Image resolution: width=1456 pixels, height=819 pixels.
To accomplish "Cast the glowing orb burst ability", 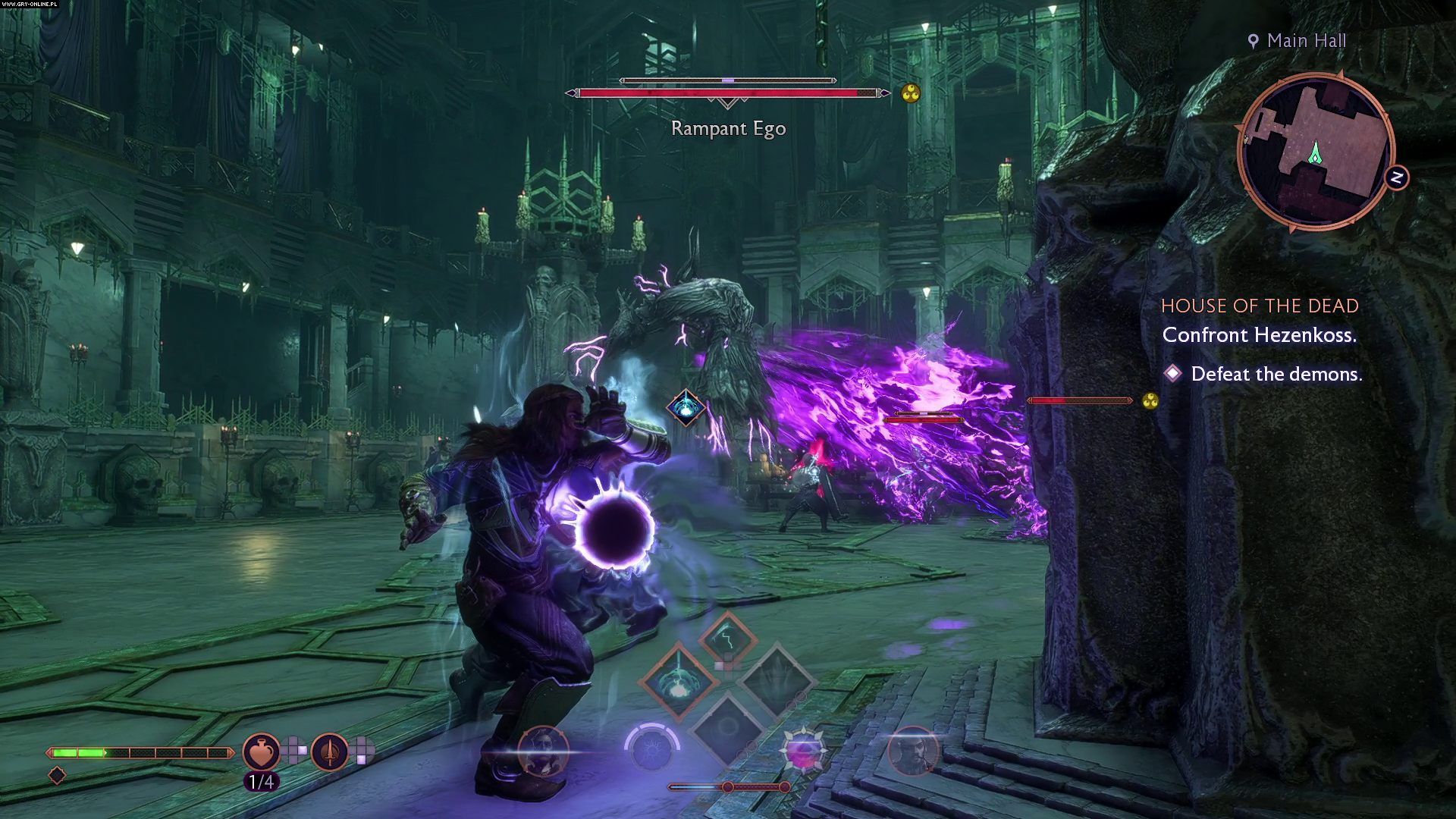I will pos(678,680).
